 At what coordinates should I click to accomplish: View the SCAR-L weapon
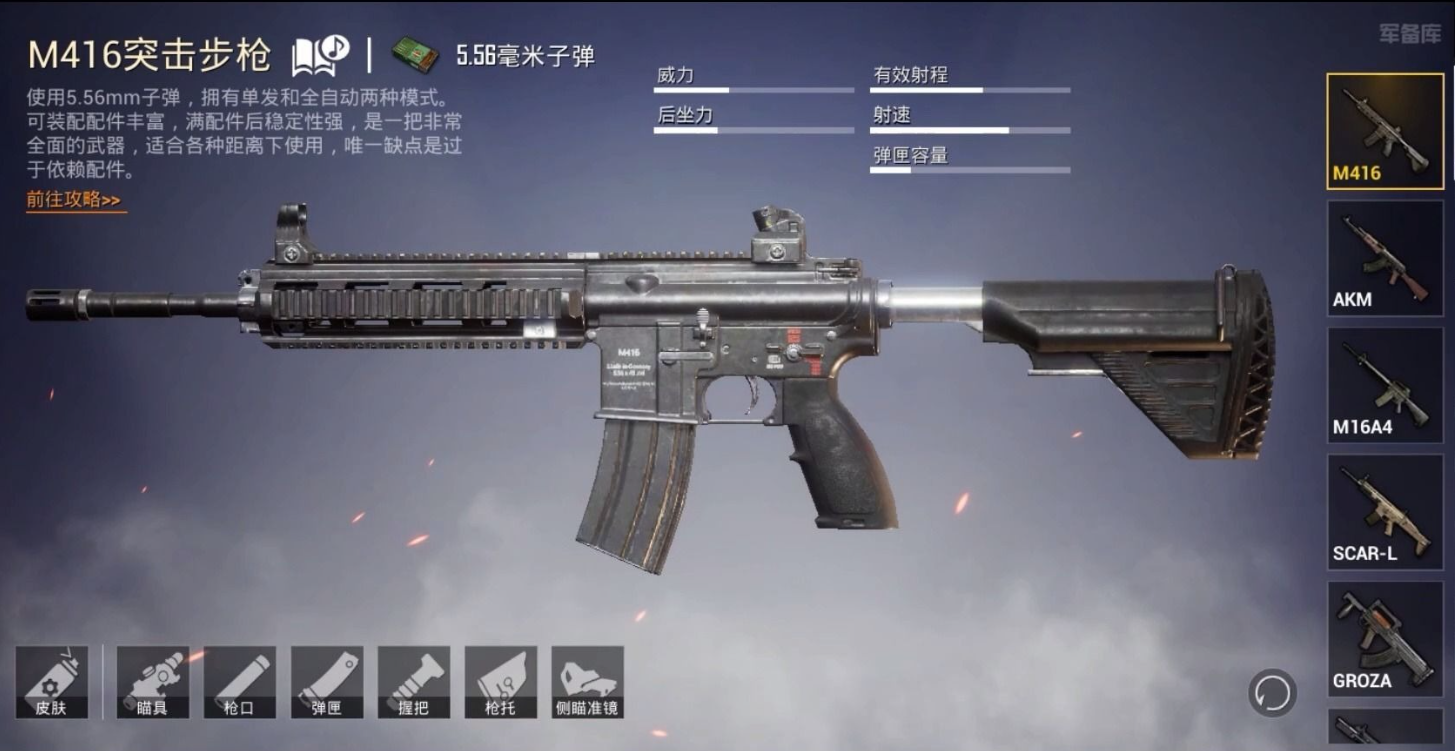tap(1384, 511)
